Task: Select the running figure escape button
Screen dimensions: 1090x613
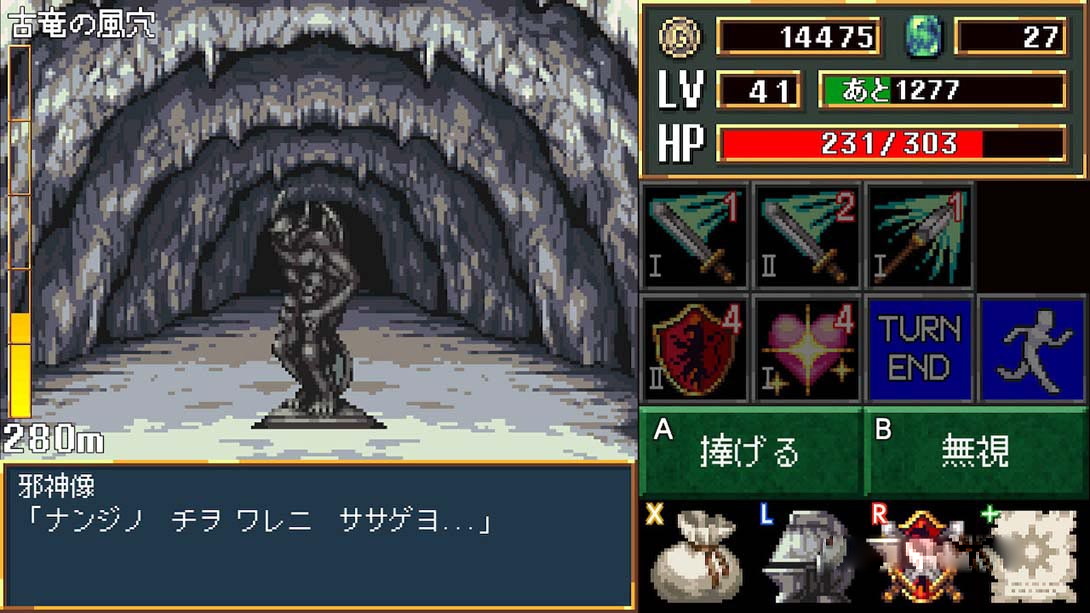Action: point(1032,348)
